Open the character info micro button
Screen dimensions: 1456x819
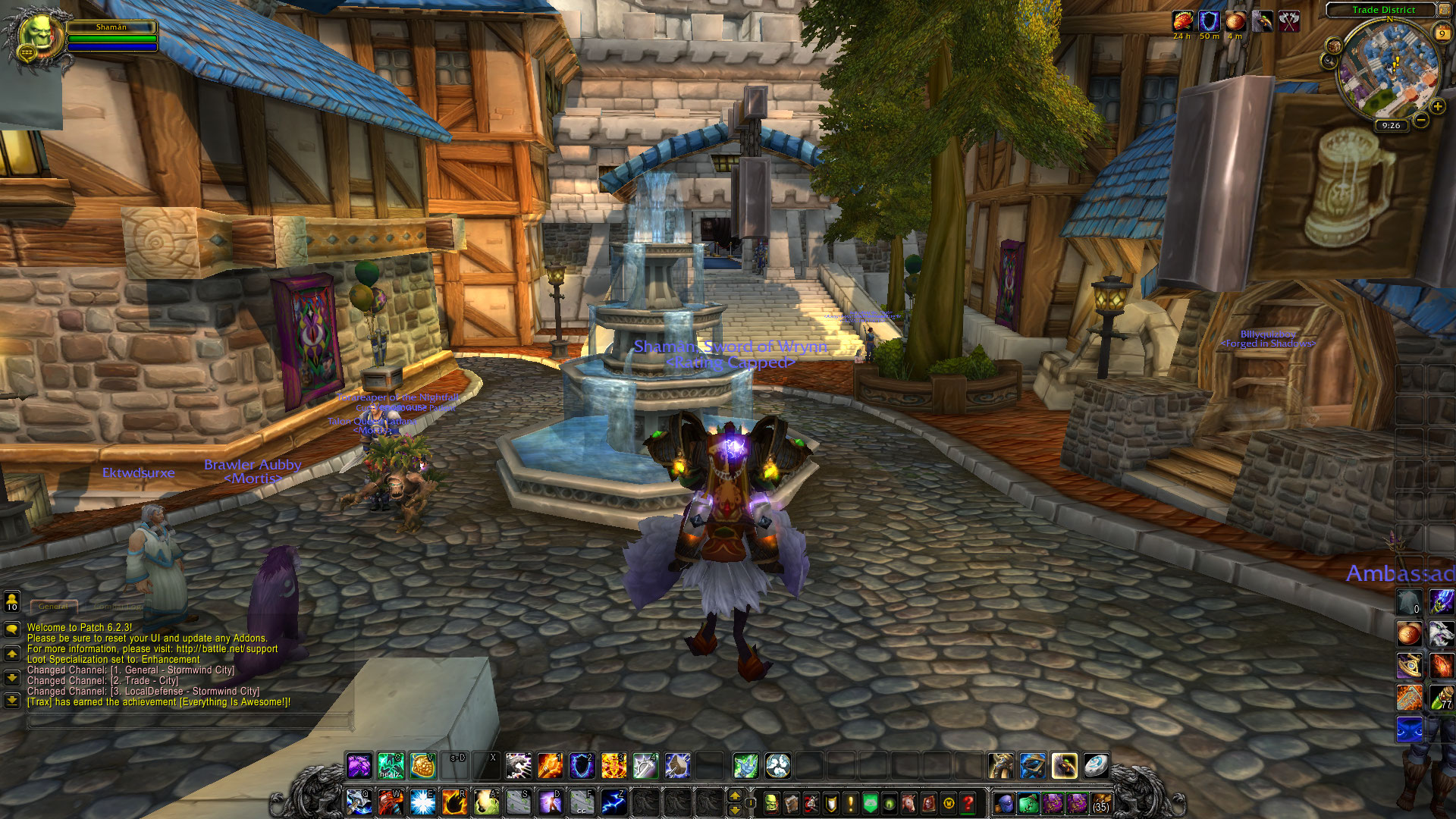(771, 802)
